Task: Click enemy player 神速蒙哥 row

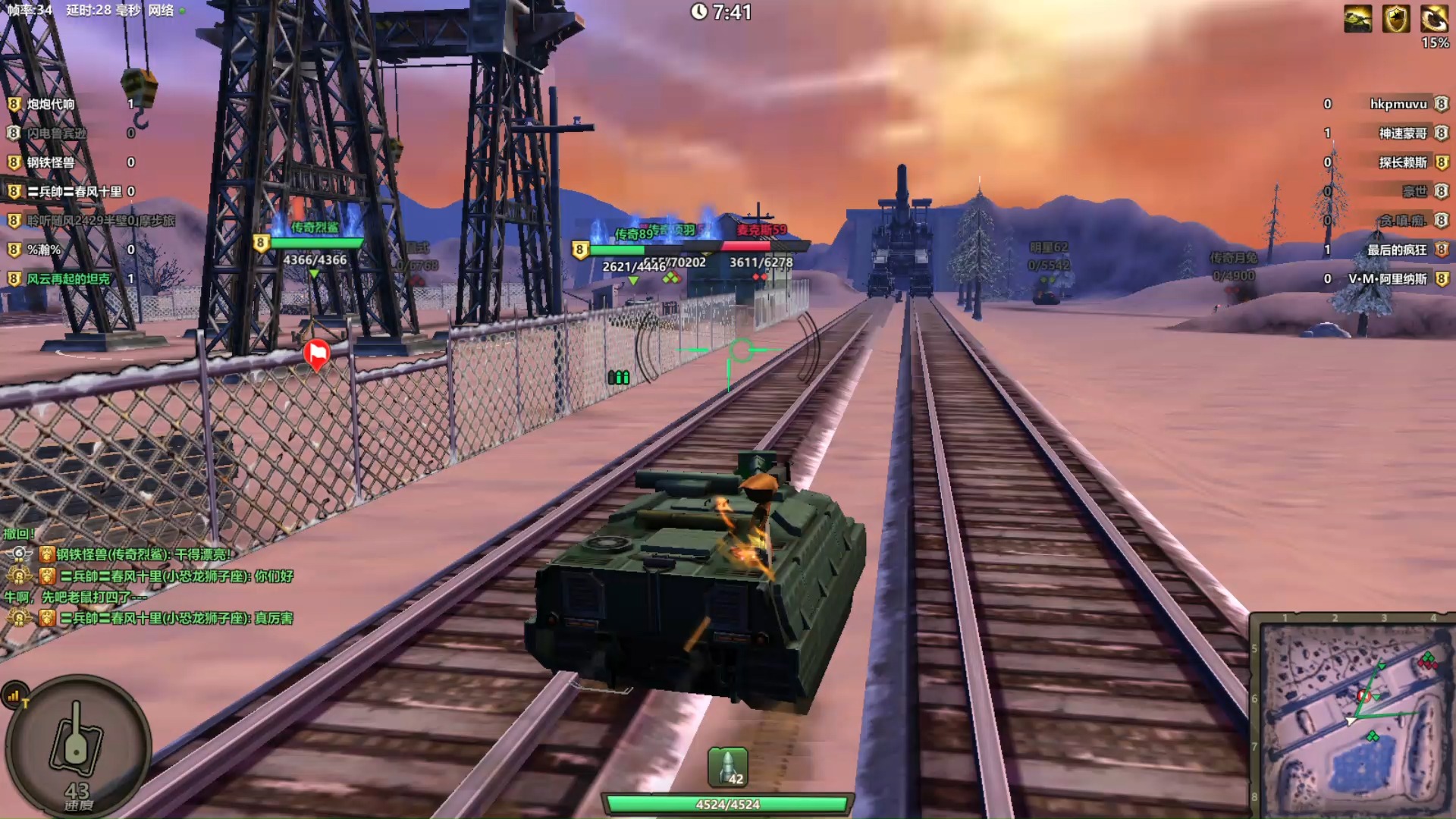Action: tap(1402, 133)
